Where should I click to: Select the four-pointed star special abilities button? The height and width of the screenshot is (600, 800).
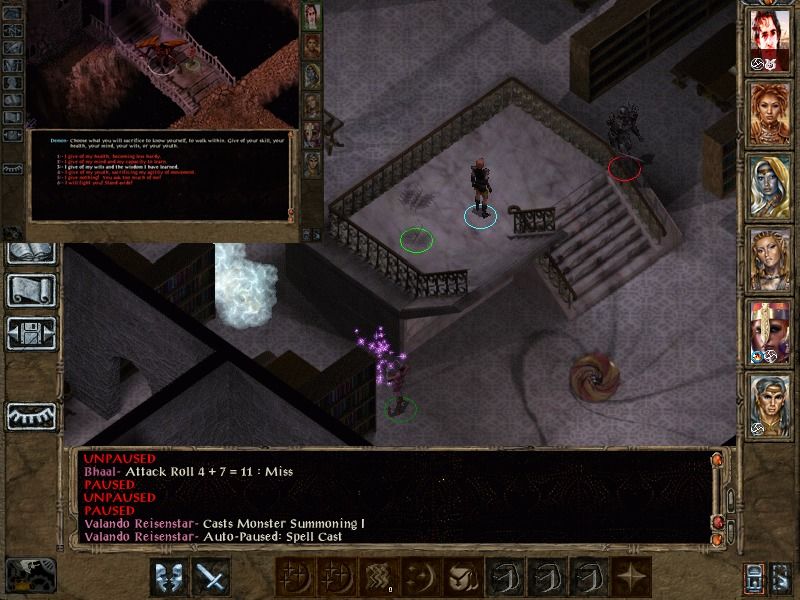(629, 577)
